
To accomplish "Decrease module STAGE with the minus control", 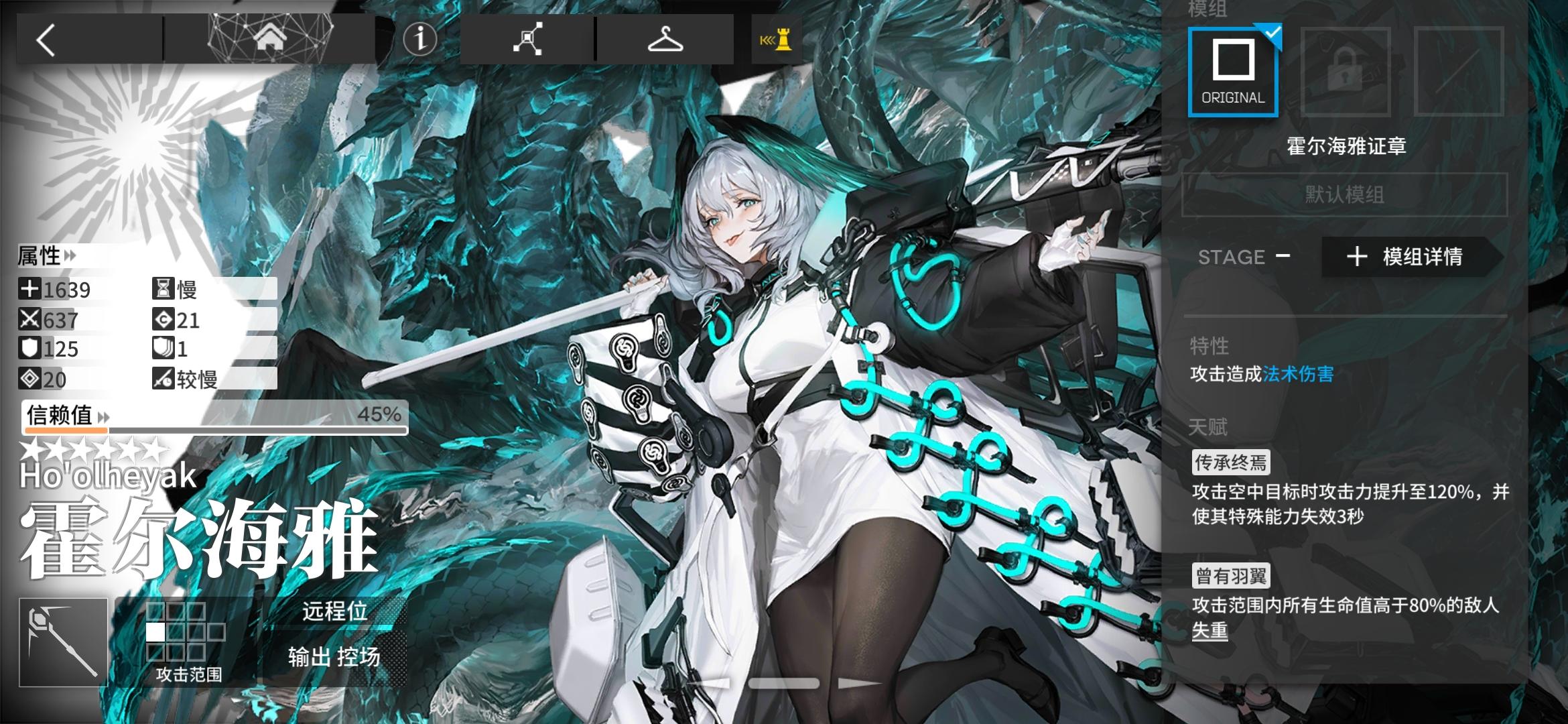I will pos(1284,257).
